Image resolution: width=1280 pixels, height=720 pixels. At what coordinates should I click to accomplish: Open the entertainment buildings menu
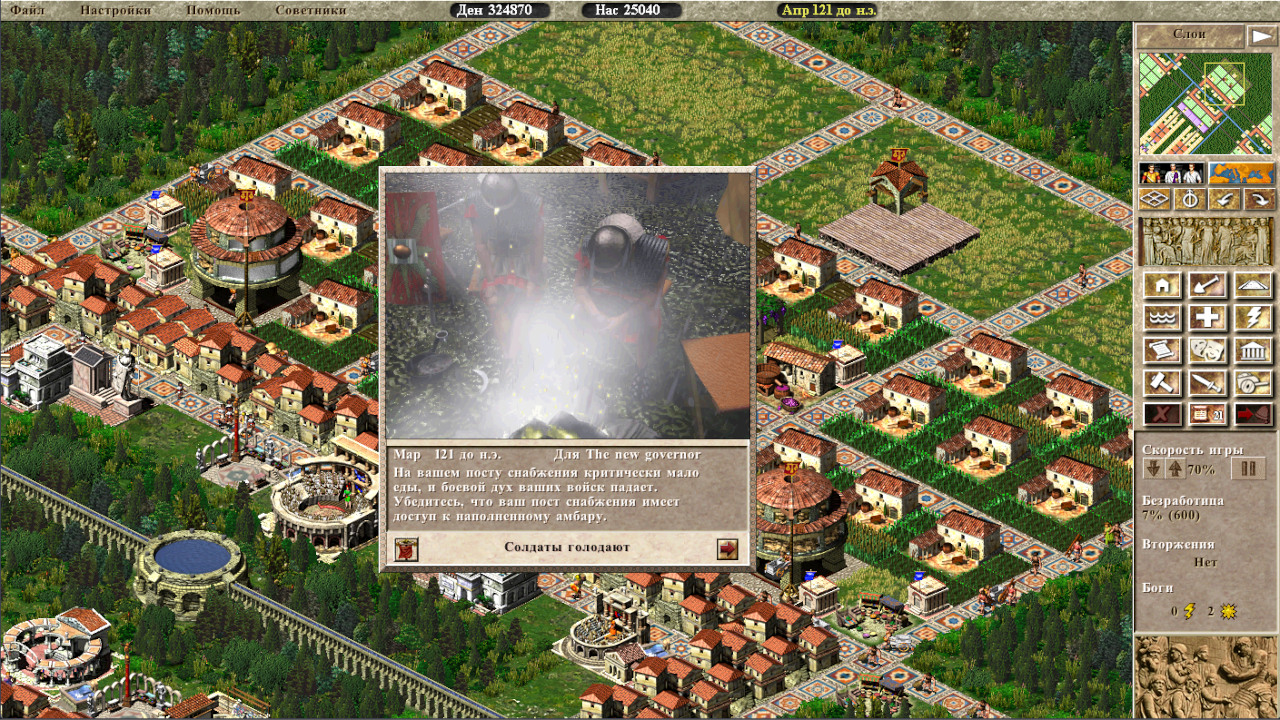coord(1207,351)
